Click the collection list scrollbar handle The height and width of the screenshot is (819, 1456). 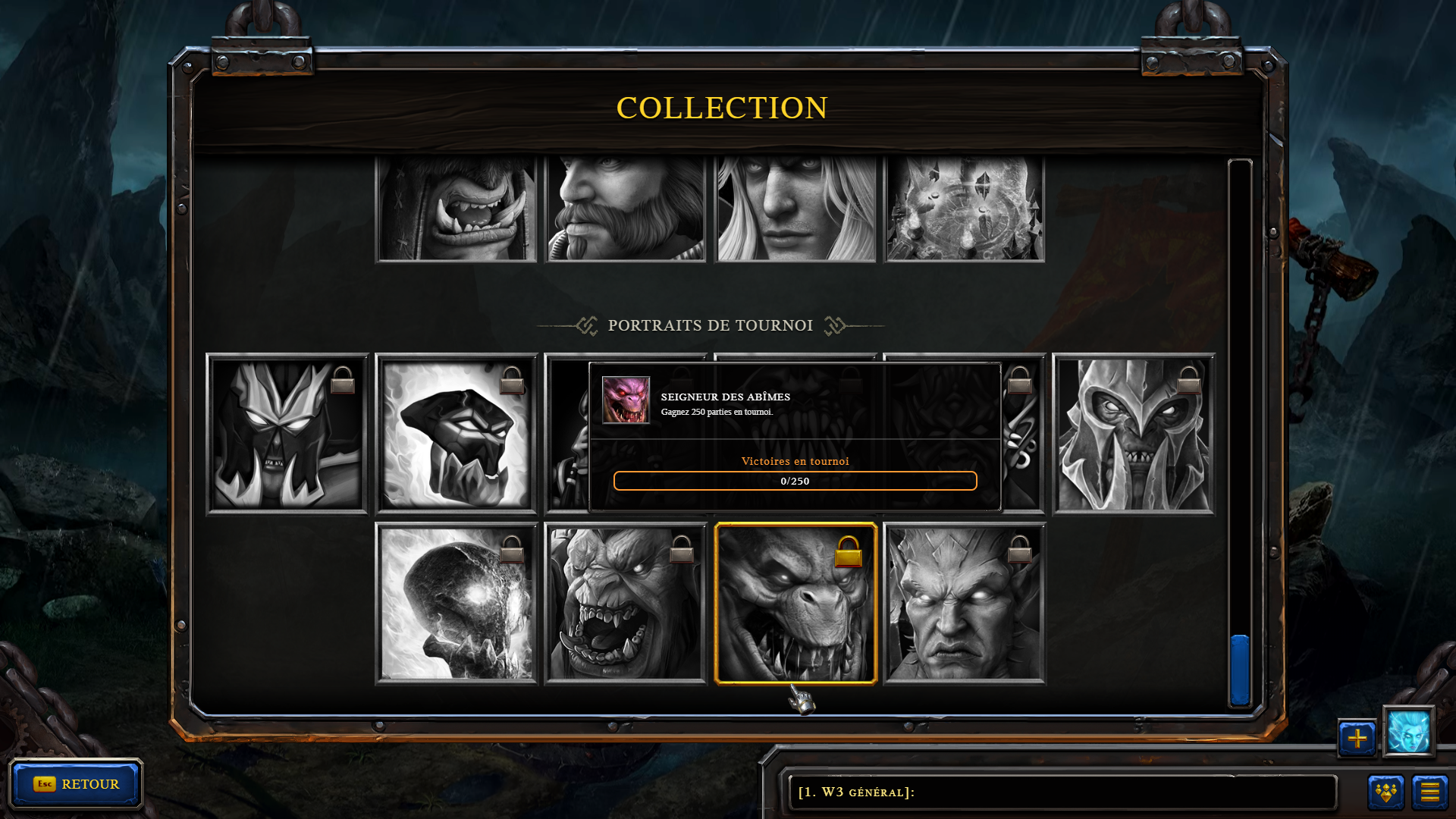pyautogui.click(x=1240, y=670)
